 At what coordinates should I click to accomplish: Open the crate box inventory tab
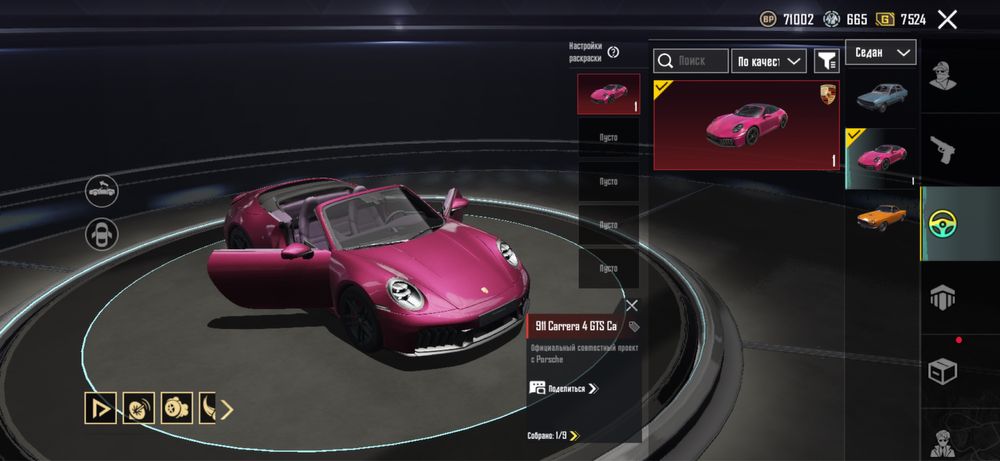(x=943, y=371)
